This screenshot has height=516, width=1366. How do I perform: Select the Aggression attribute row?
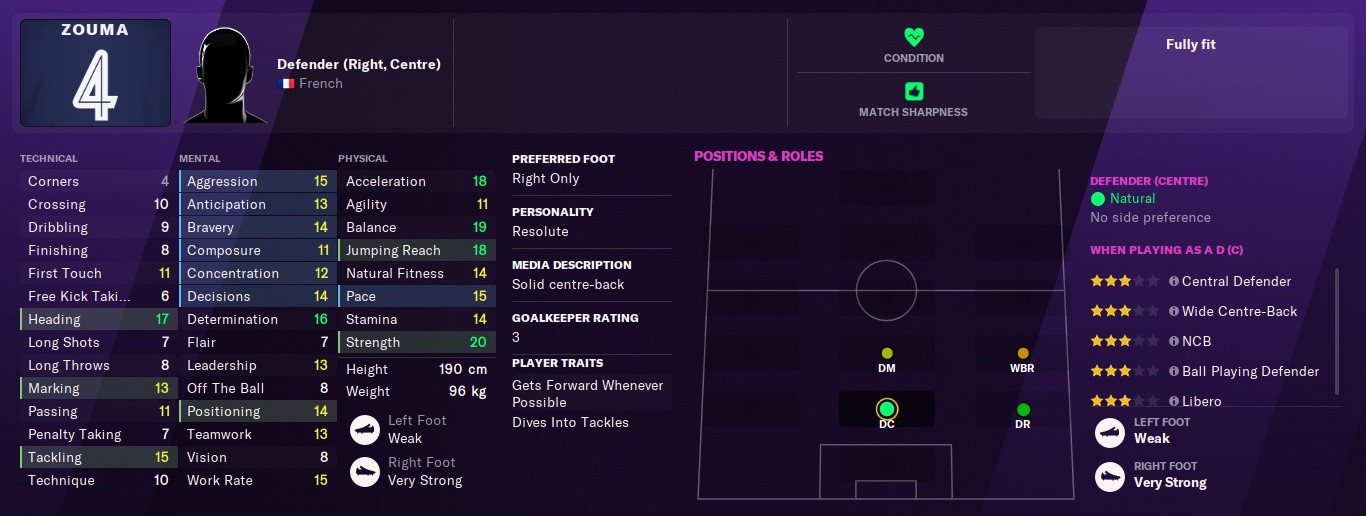(x=257, y=181)
